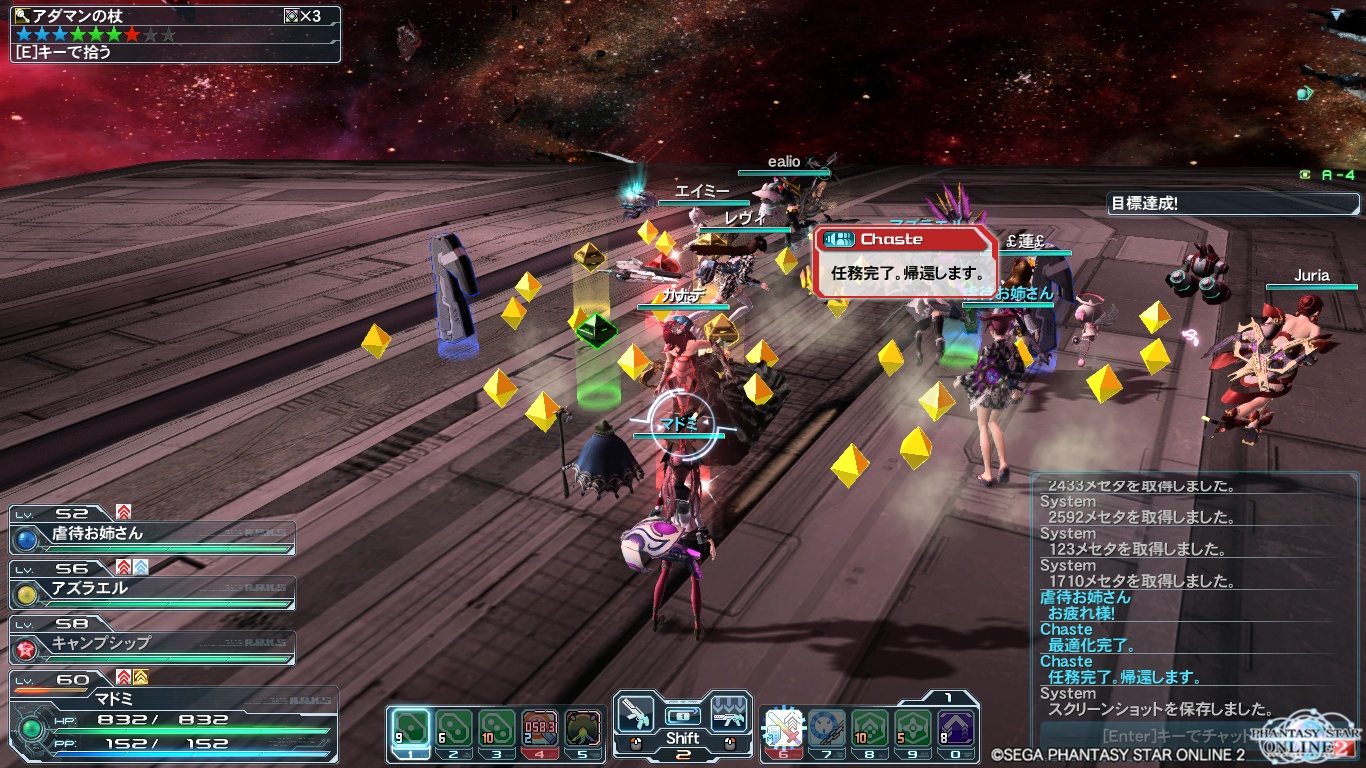Select the right rifle with arrows action icon

730,714
